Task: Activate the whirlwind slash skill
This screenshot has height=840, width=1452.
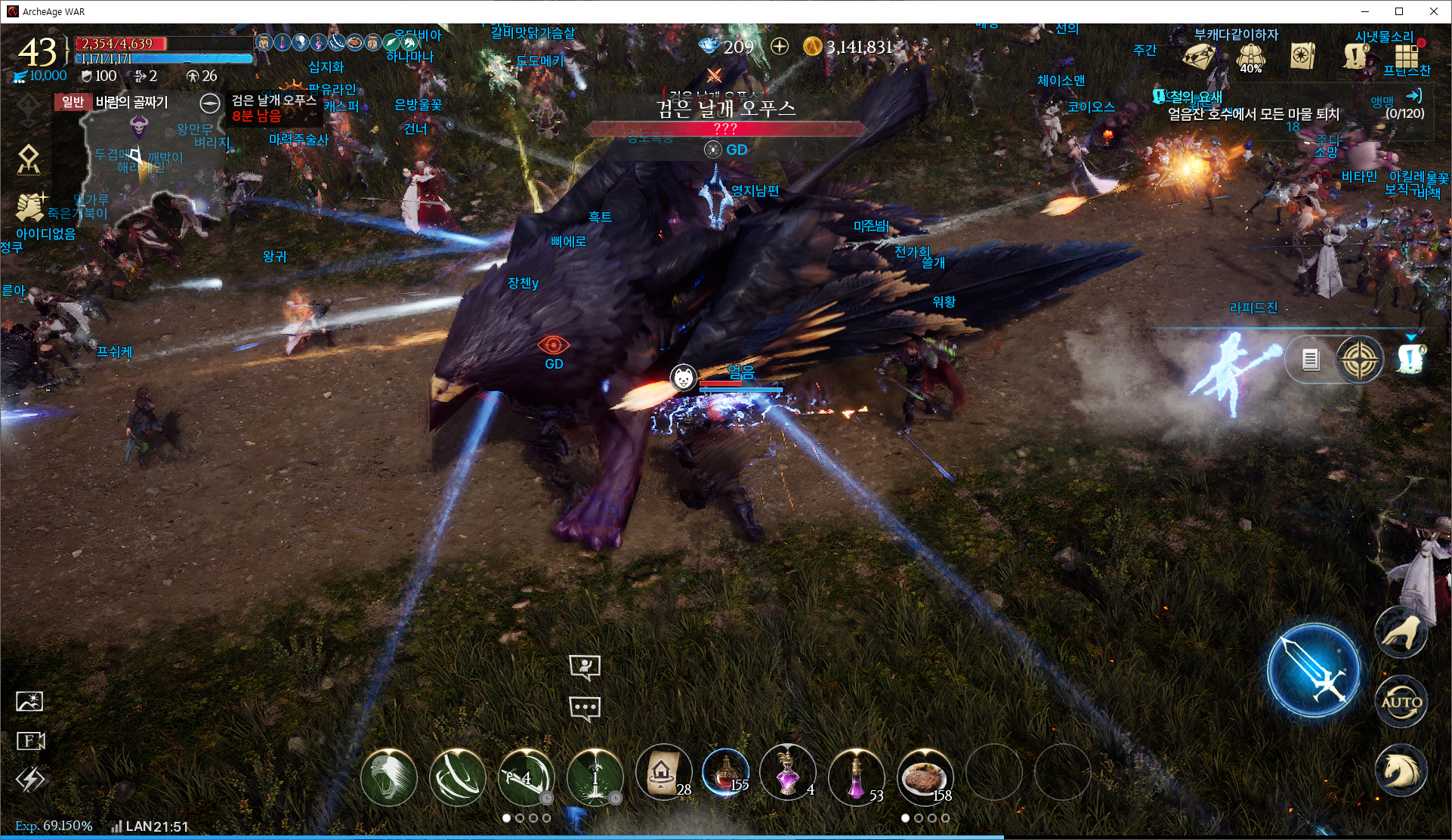Action: click(x=456, y=776)
